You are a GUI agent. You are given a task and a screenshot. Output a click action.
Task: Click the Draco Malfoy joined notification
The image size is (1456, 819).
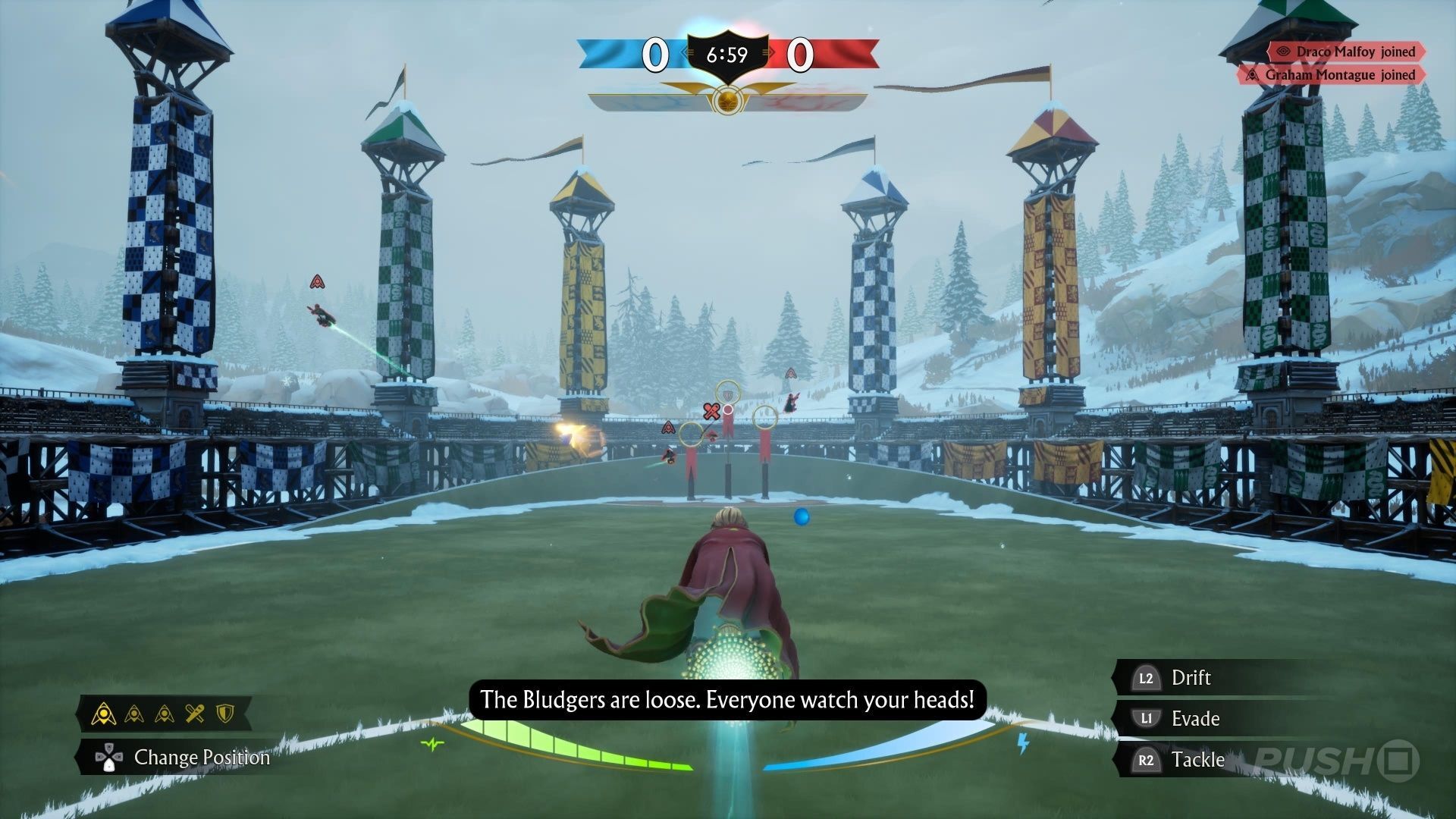1347,52
